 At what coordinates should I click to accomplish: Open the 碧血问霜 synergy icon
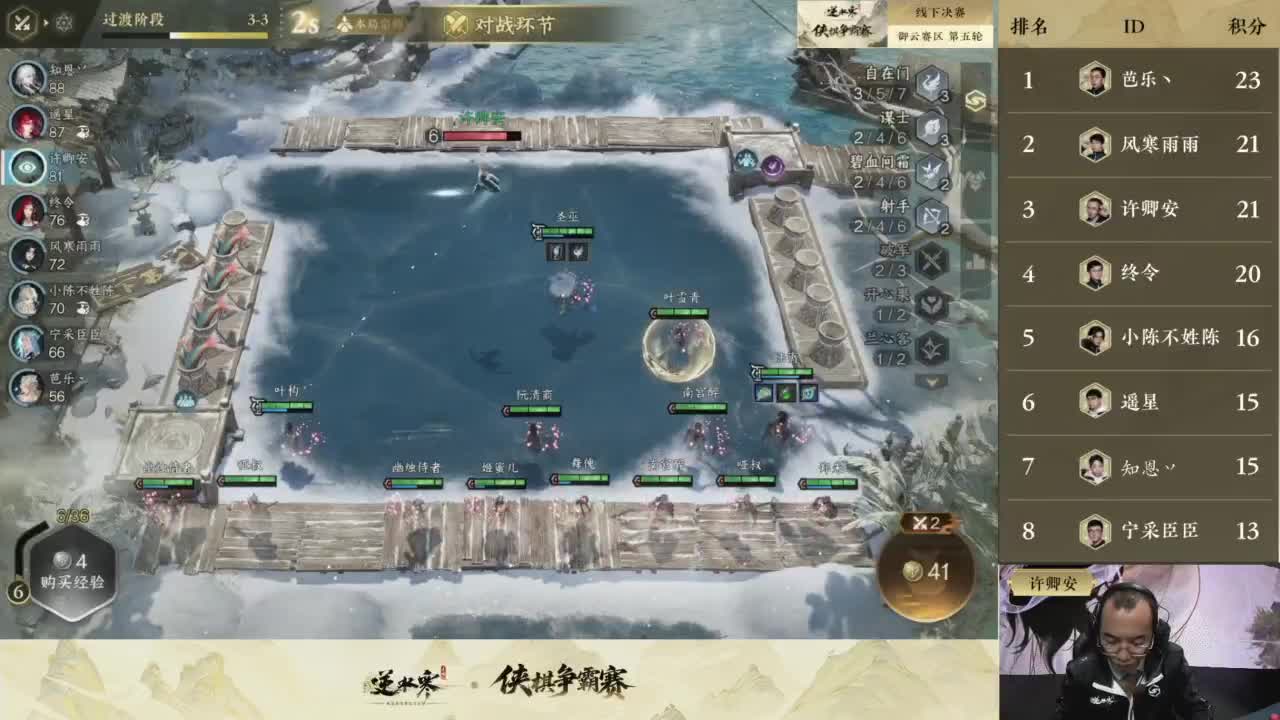click(931, 172)
